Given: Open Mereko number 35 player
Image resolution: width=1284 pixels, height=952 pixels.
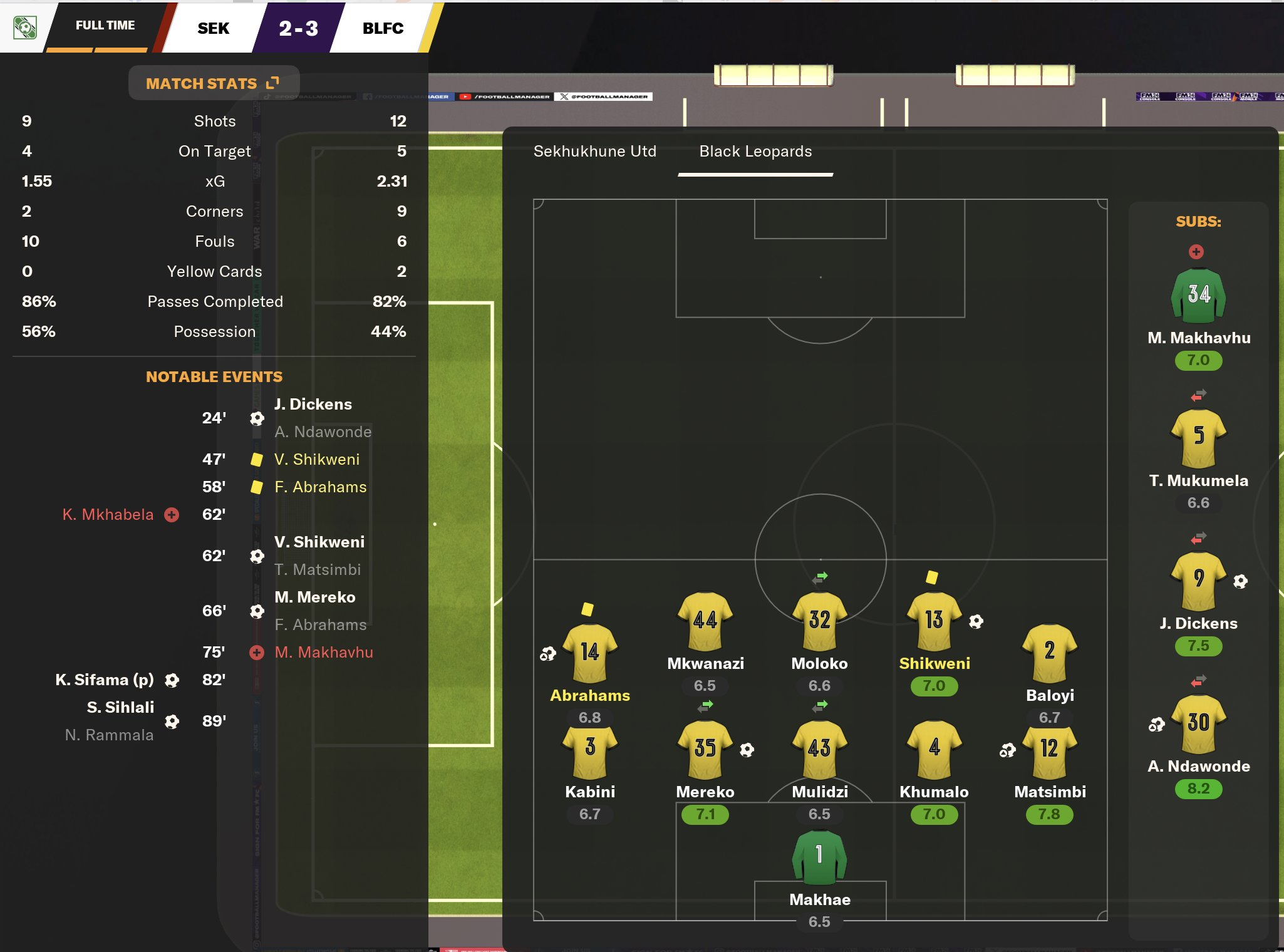Looking at the screenshot, I should [705, 748].
